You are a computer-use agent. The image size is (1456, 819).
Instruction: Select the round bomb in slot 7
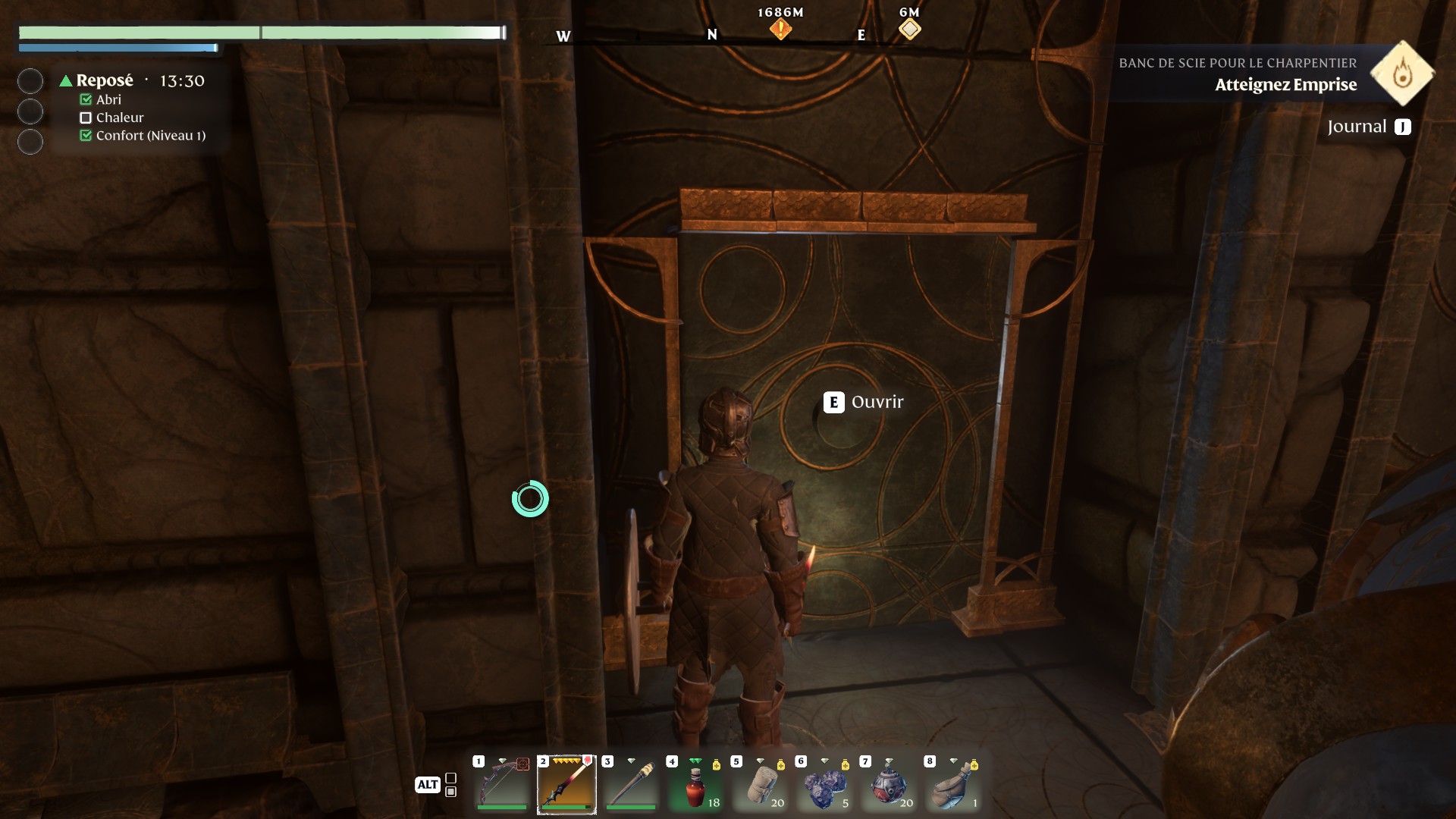pos(889,784)
